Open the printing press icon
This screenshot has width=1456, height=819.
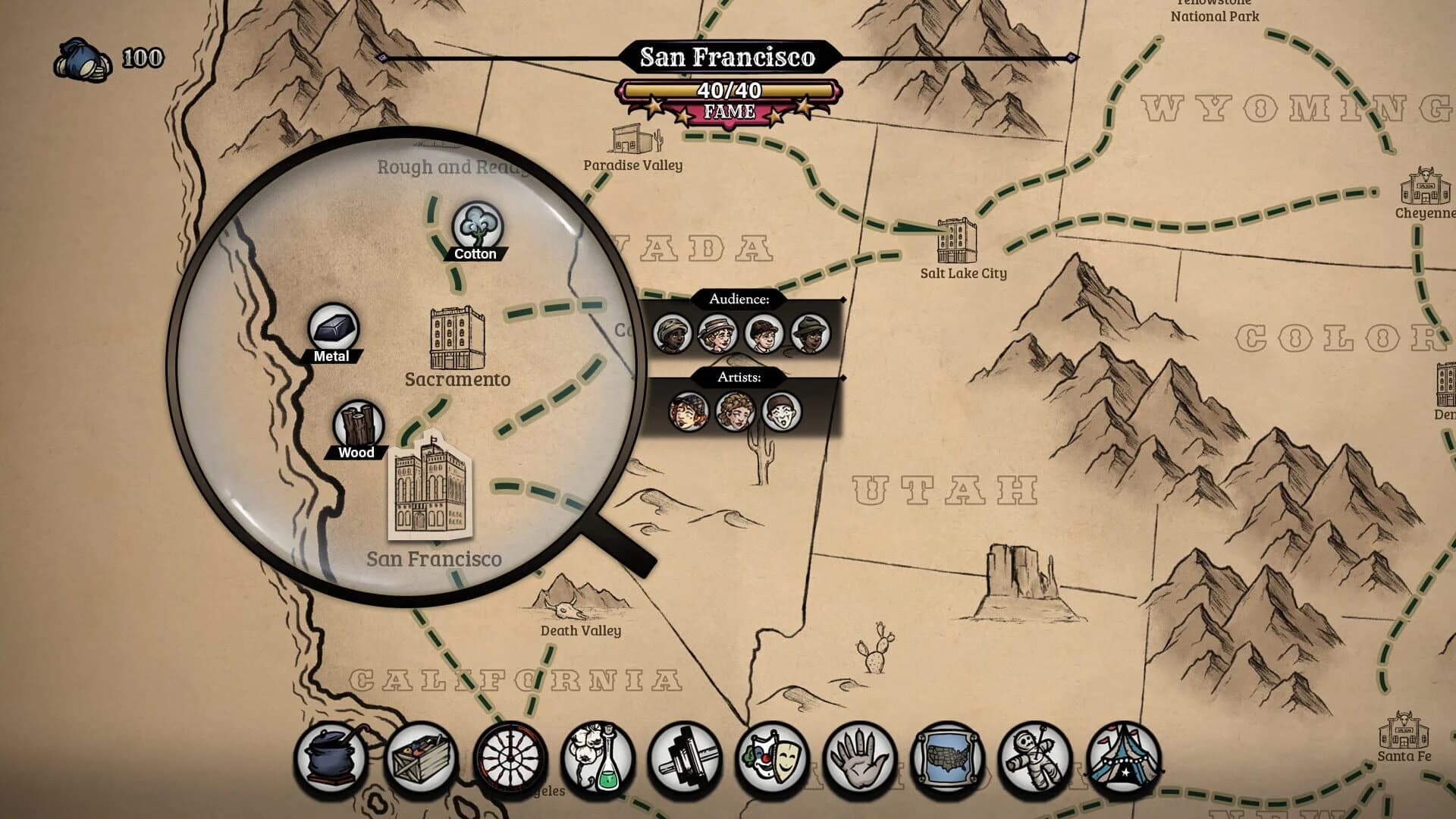point(688,758)
